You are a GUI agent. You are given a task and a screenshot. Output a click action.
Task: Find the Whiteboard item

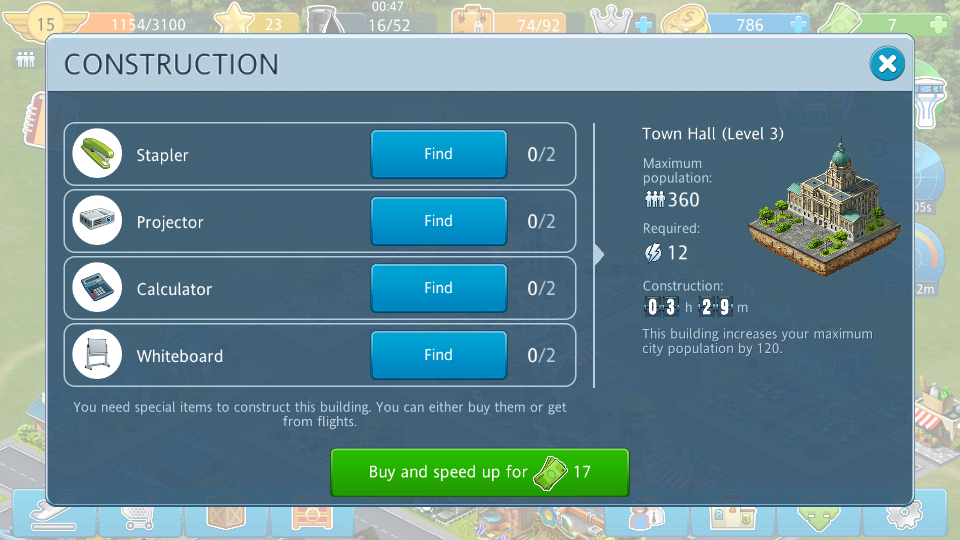pos(438,355)
